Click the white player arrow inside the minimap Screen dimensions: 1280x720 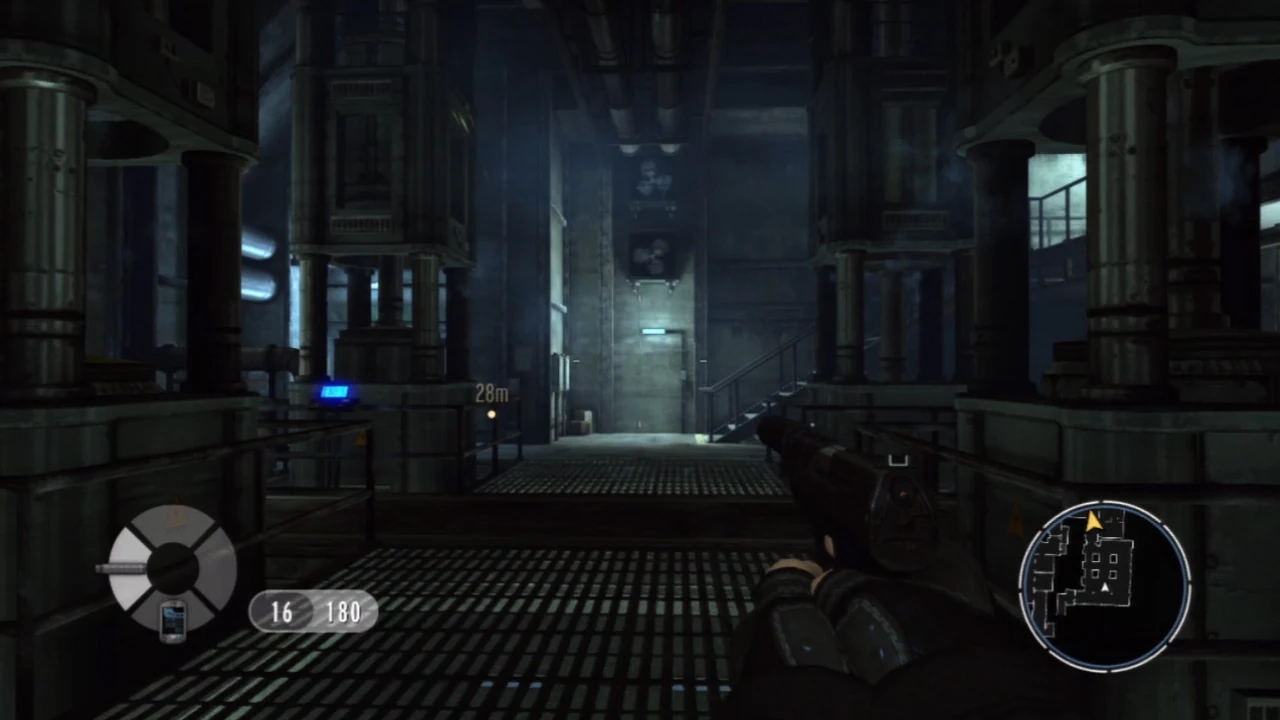pos(1104,587)
